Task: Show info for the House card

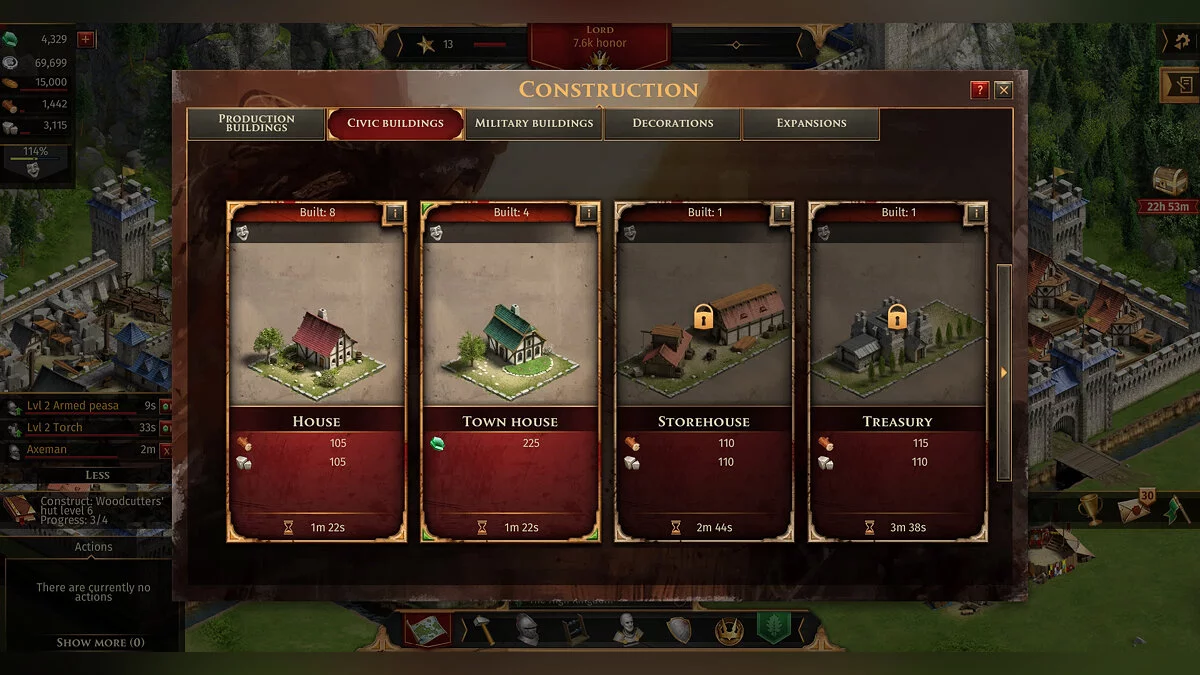Action: (394, 213)
